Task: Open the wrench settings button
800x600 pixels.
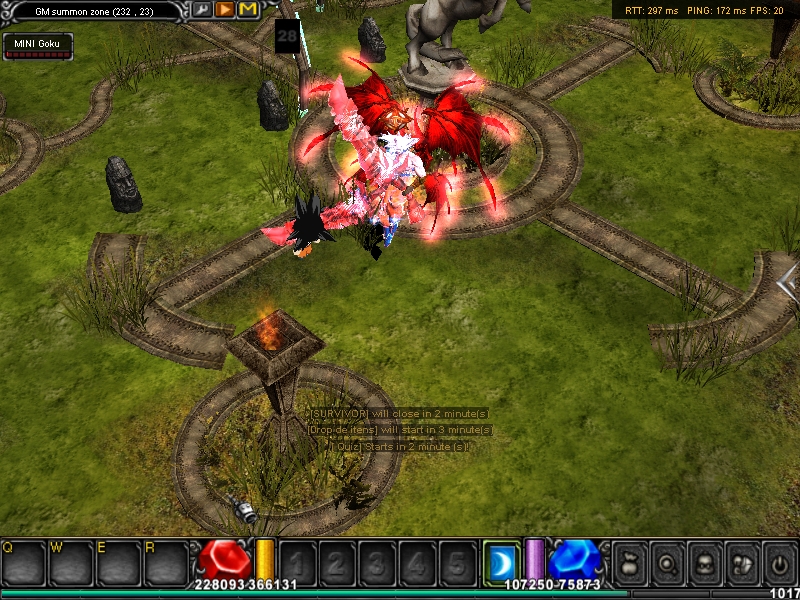Action: click(x=203, y=9)
